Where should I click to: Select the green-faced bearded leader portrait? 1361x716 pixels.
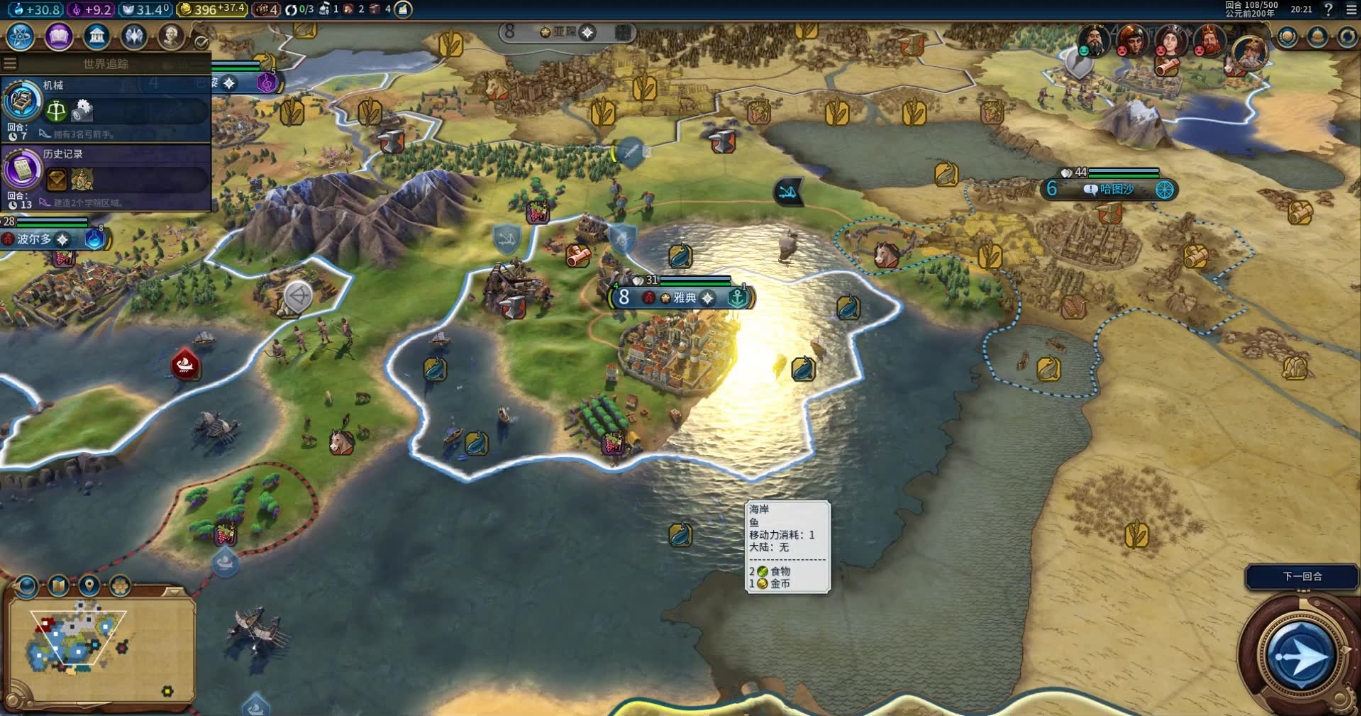click(1093, 41)
